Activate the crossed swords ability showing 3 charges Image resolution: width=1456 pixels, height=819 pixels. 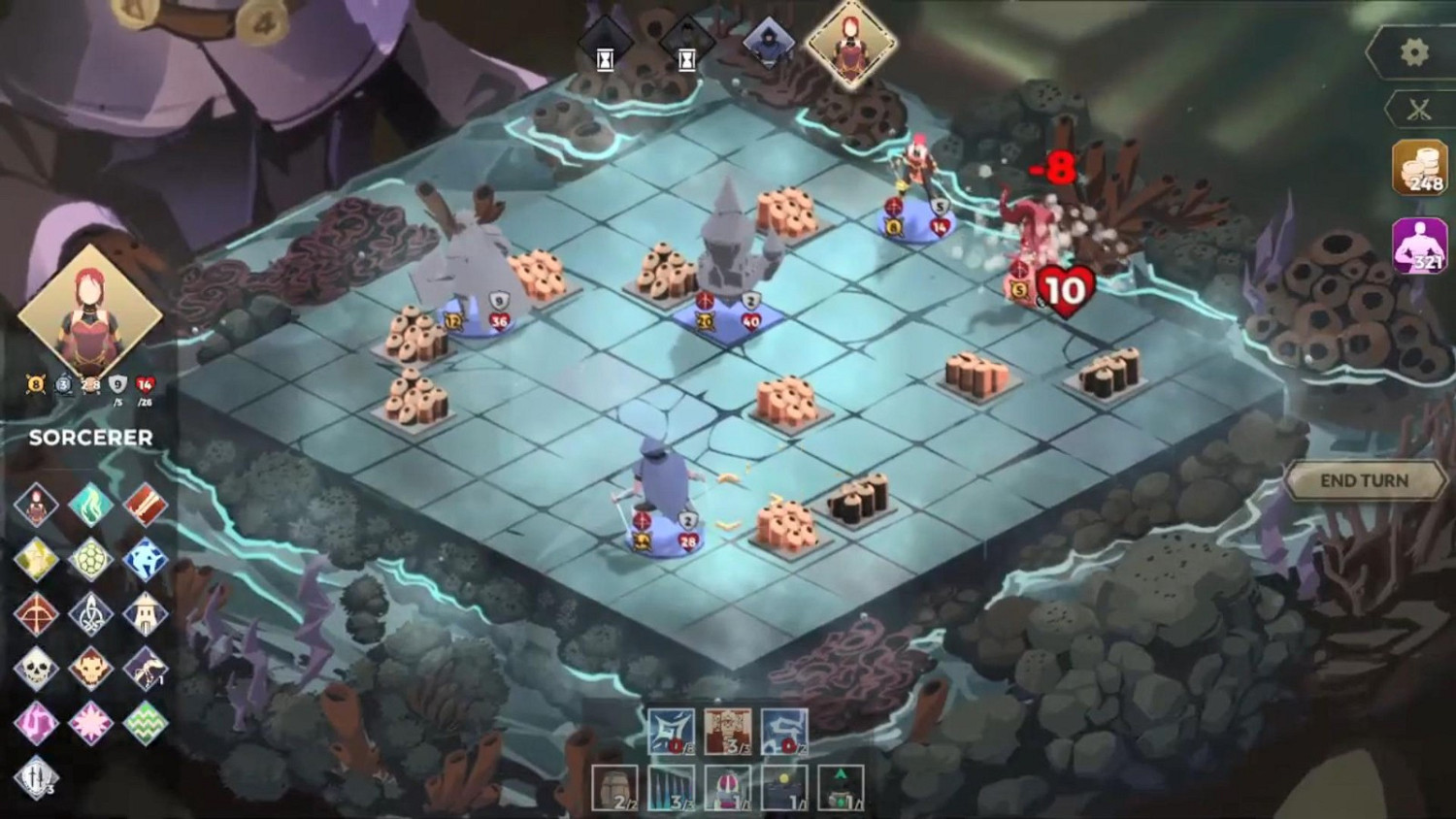(x=36, y=776)
